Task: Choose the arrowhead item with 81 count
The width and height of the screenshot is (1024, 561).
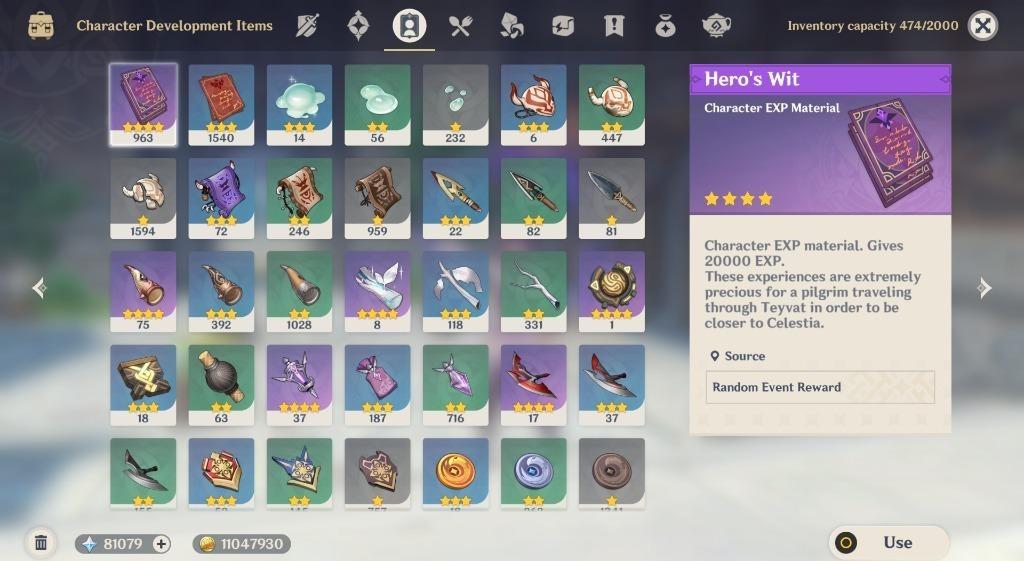Action: tap(611, 197)
